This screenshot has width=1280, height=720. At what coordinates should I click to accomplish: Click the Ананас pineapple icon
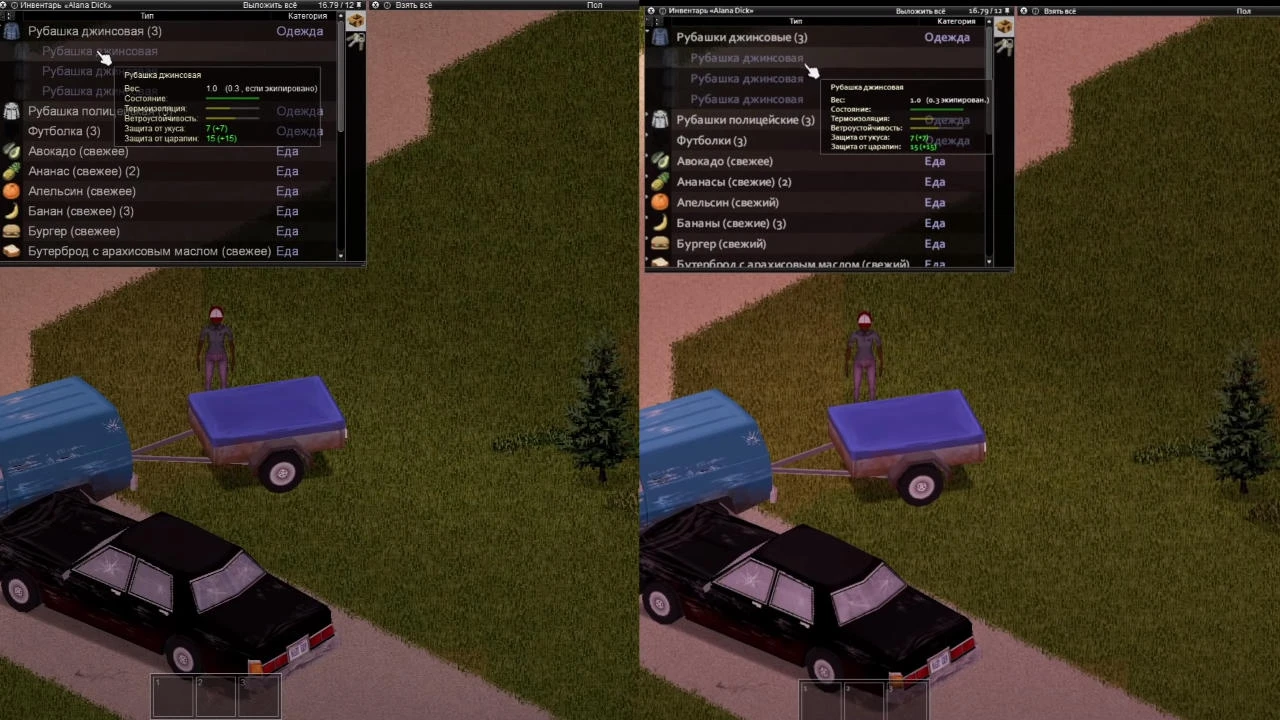[x=13, y=171]
